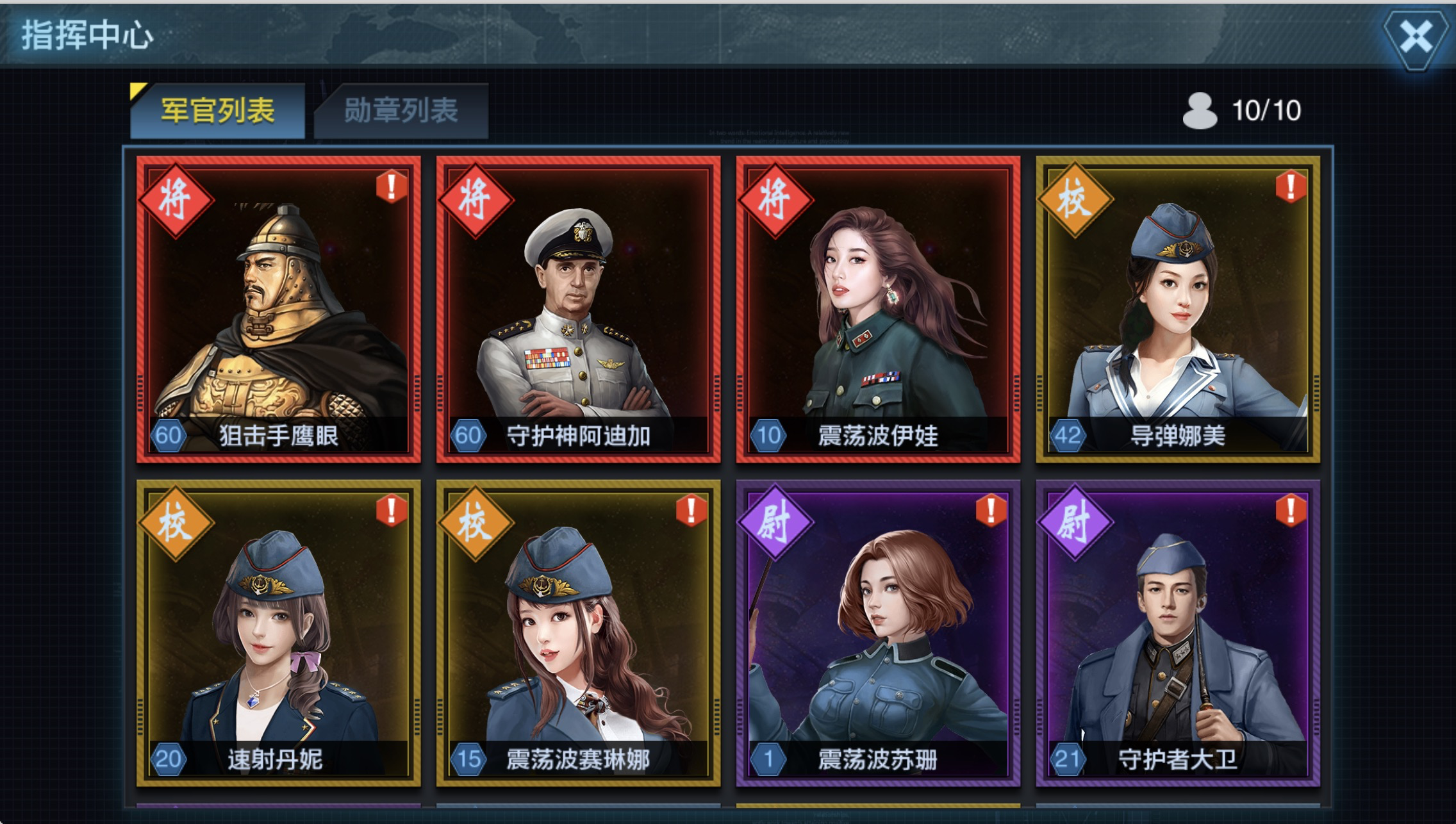Select officer card 导弹娜美
1456x824 pixels.
1178,309
